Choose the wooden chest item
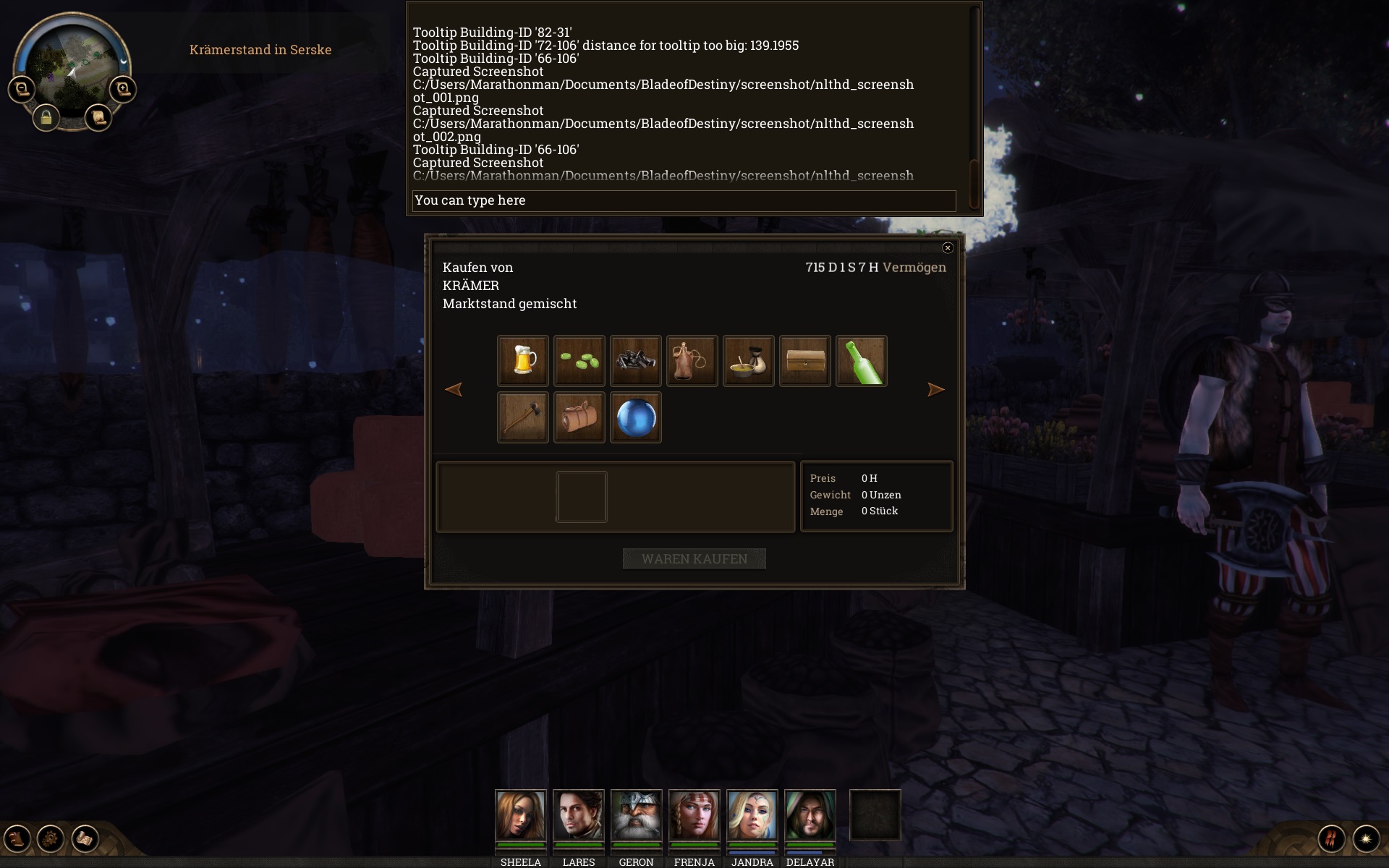The width and height of the screenshot is (1389, 868). [805, 361]
